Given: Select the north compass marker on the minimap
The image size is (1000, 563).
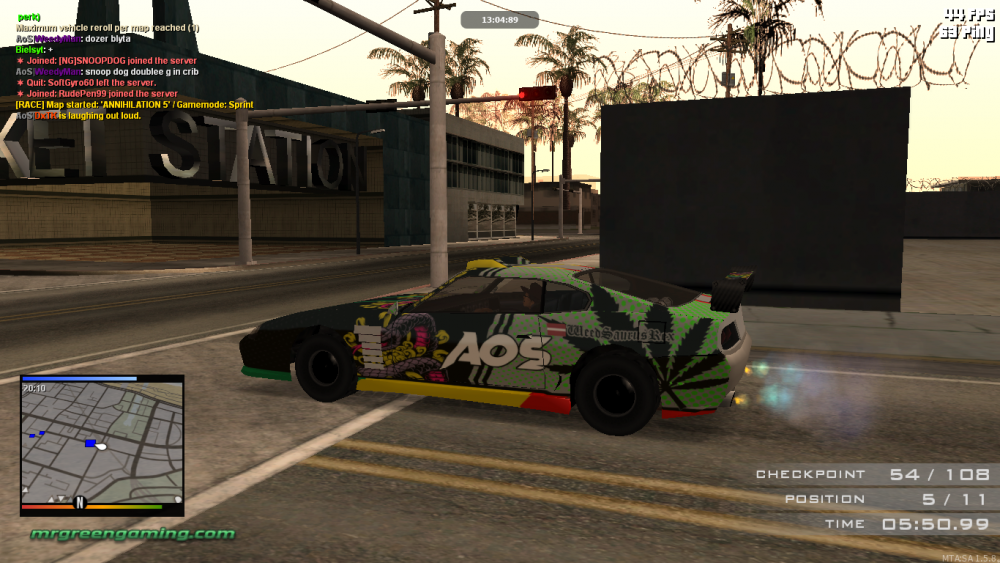Looking at the screenshot, I should tap(80, 501).
